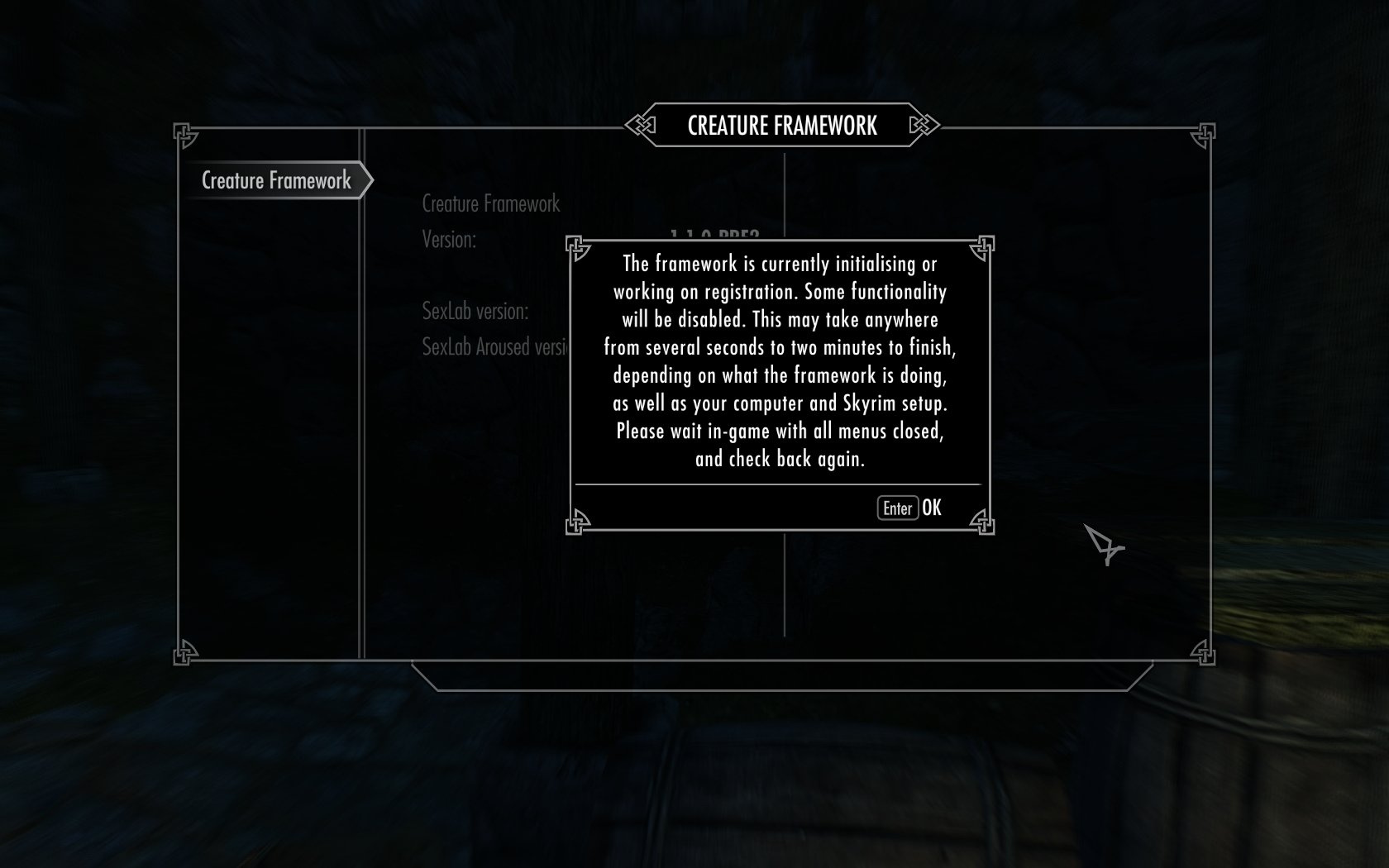Click the CREATURE FRAMEWORK title banner

tap(781, 126)
